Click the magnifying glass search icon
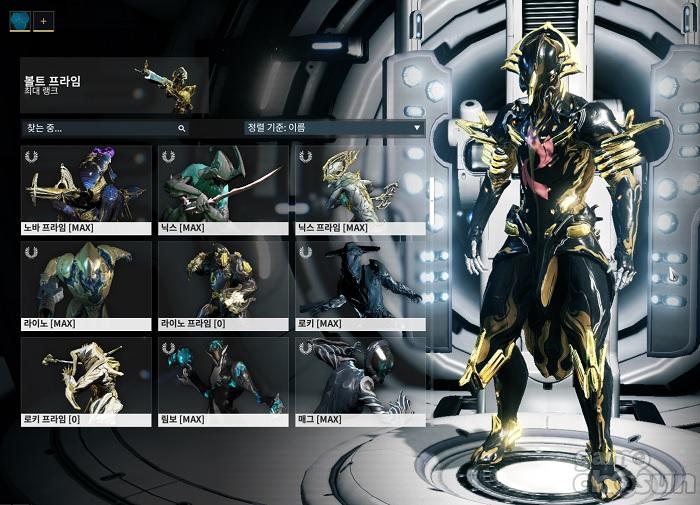Screen dimensions: 700x505 pyautogui.click(x=181, y=128)
